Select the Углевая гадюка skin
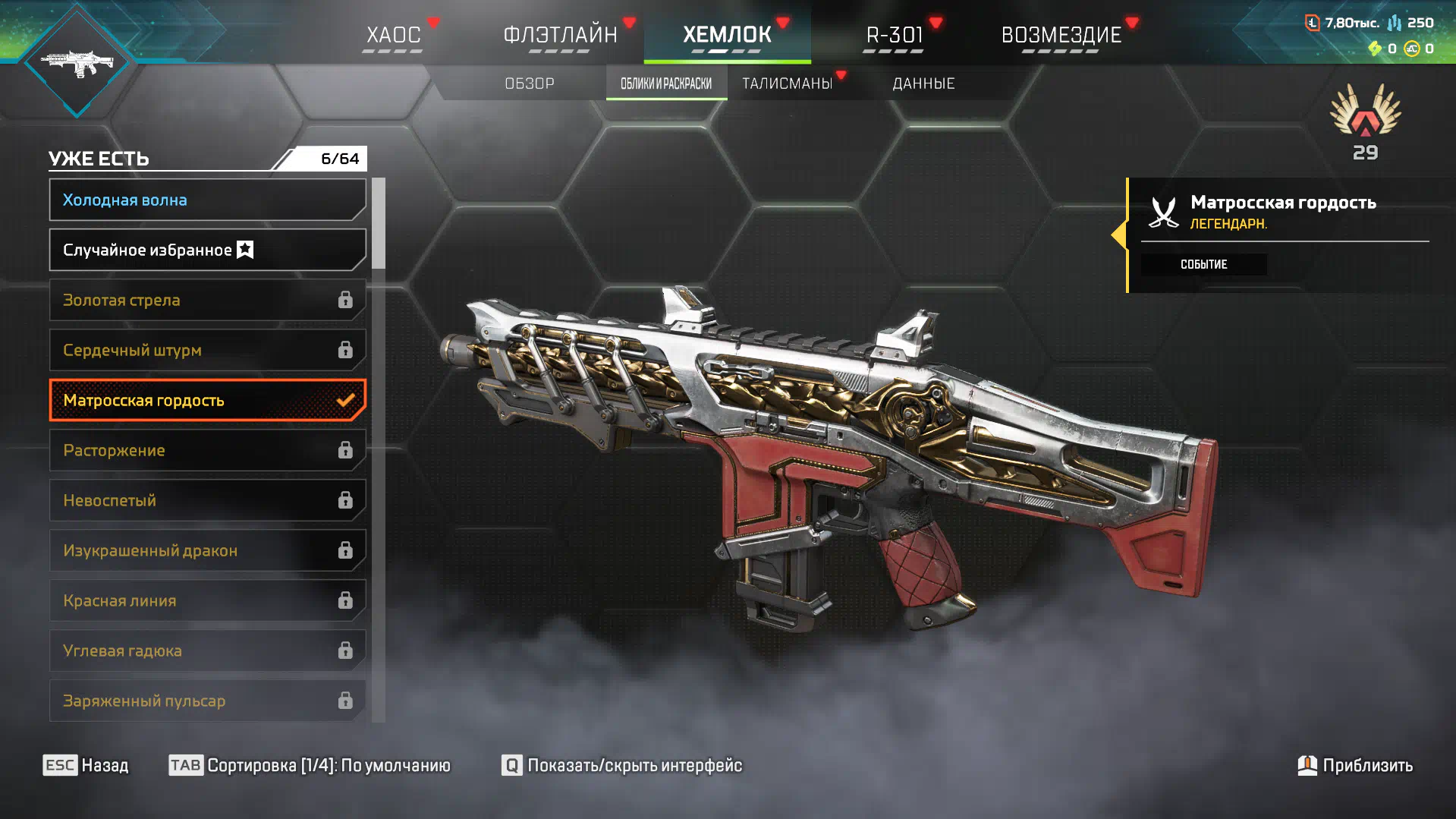 coord(207,650)
